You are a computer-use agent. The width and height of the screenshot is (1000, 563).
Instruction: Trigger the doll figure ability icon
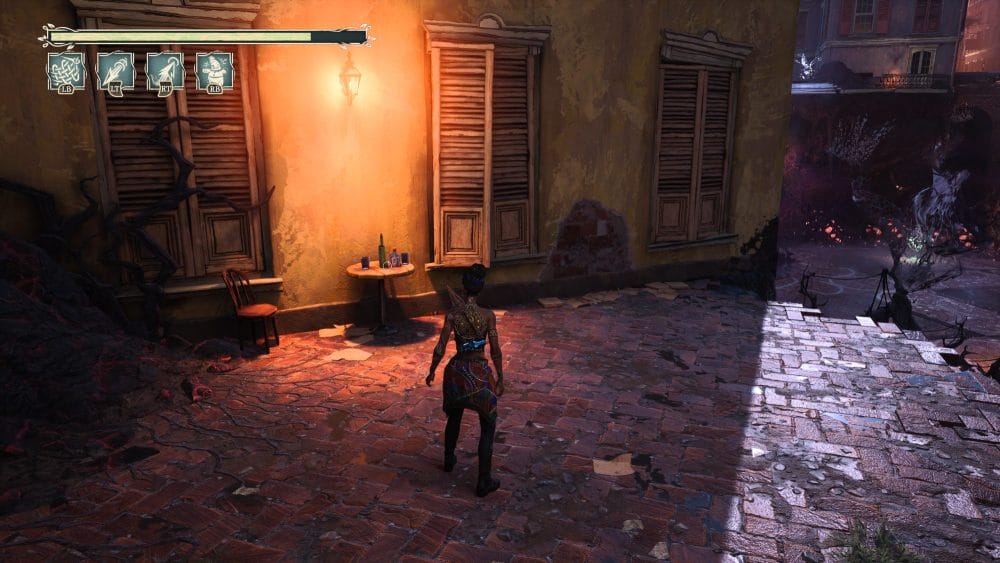point(214,71)
